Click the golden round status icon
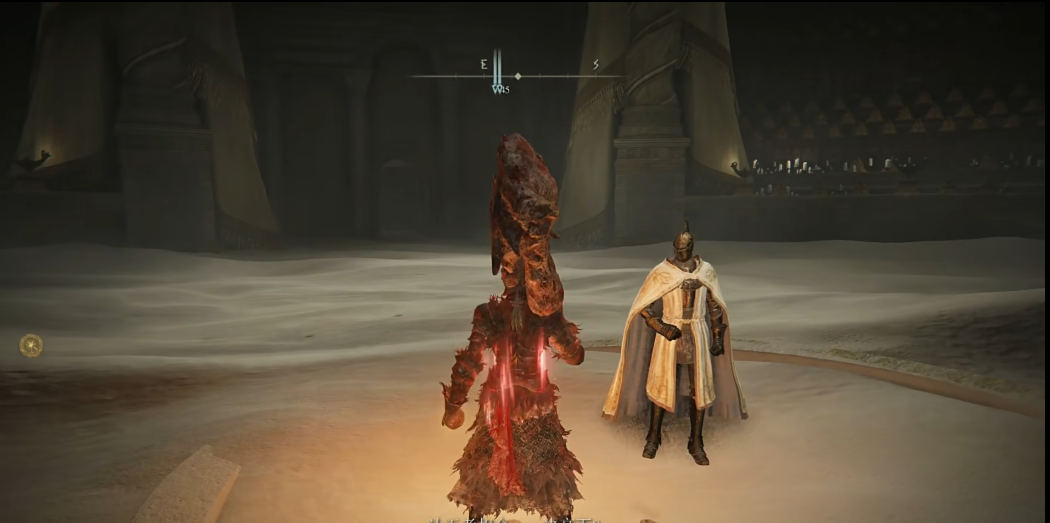 point(31,346)
